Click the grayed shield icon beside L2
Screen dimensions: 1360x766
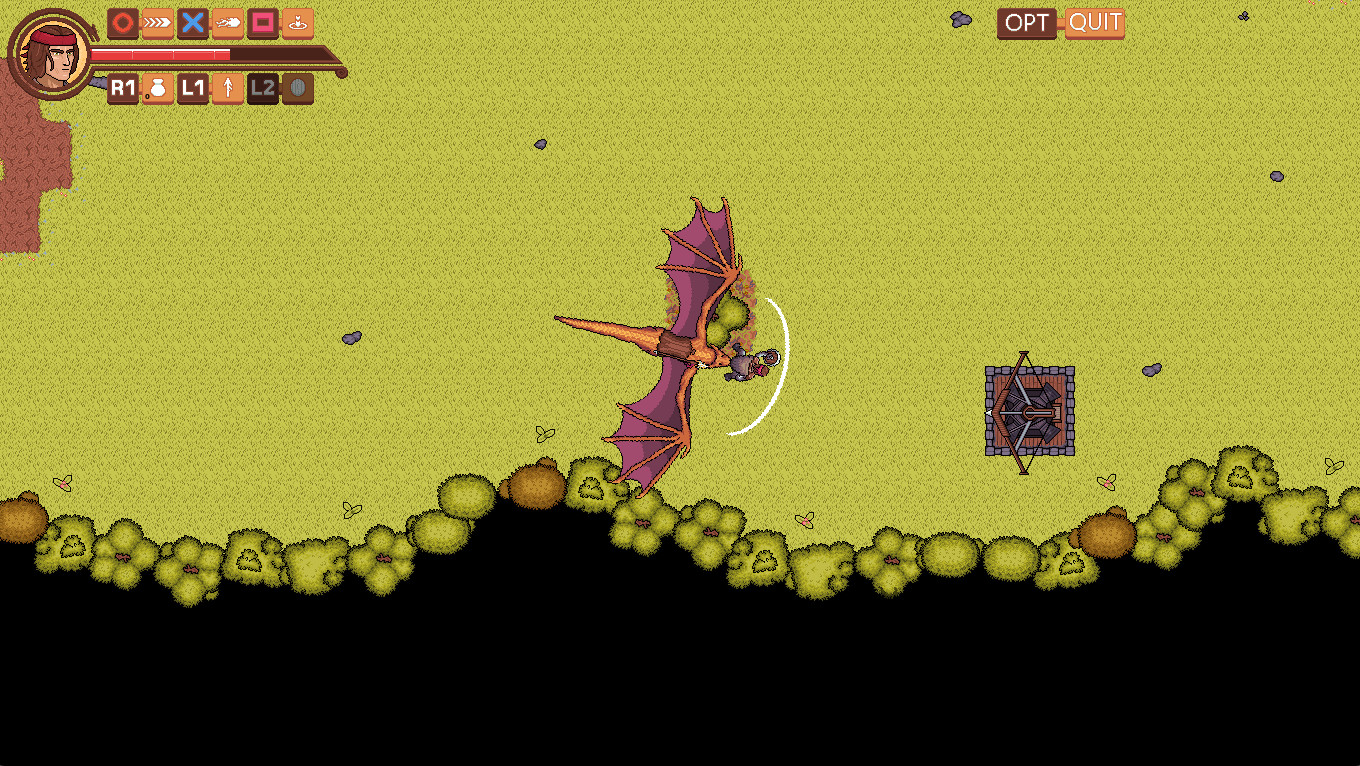297,89
